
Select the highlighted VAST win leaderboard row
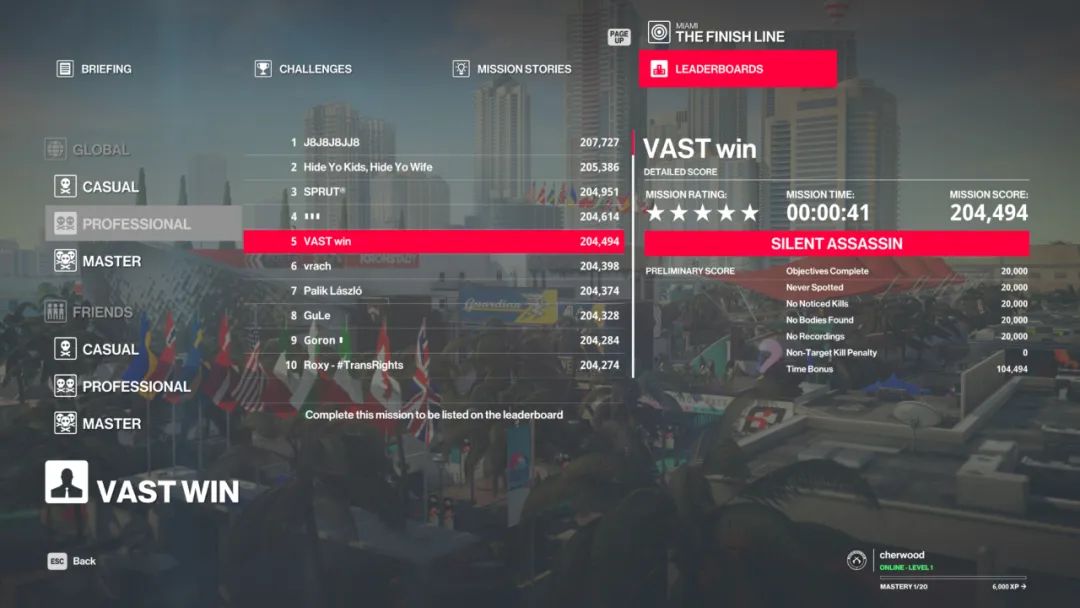(x=433, y=241)
